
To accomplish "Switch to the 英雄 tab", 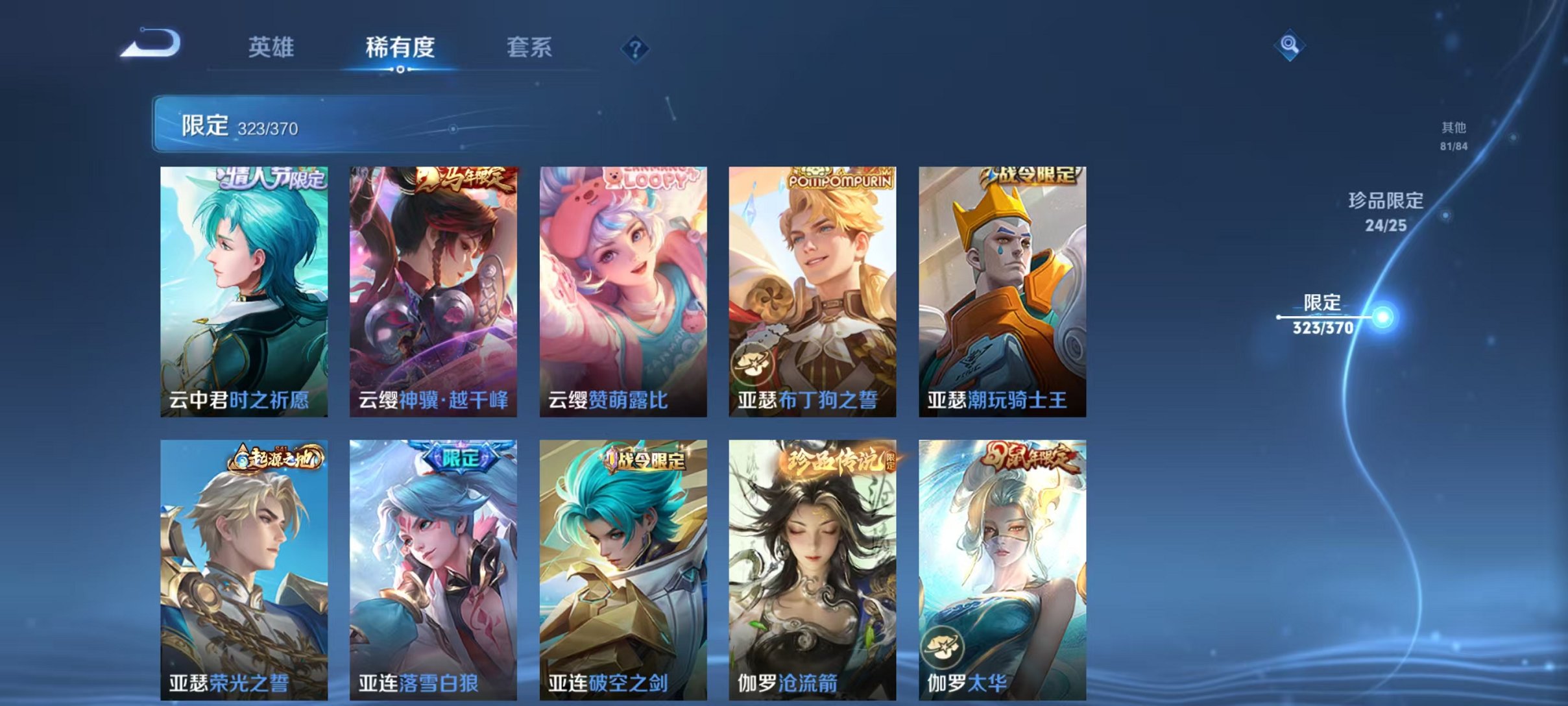I will [x=271, y=48].
